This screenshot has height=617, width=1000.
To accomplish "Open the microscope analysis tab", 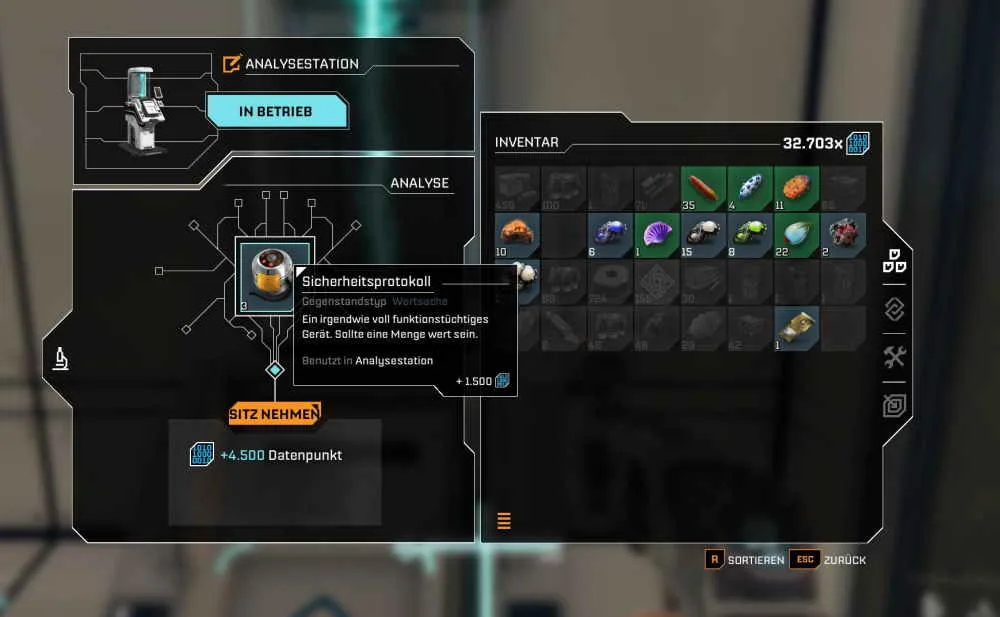I will 60,359.
